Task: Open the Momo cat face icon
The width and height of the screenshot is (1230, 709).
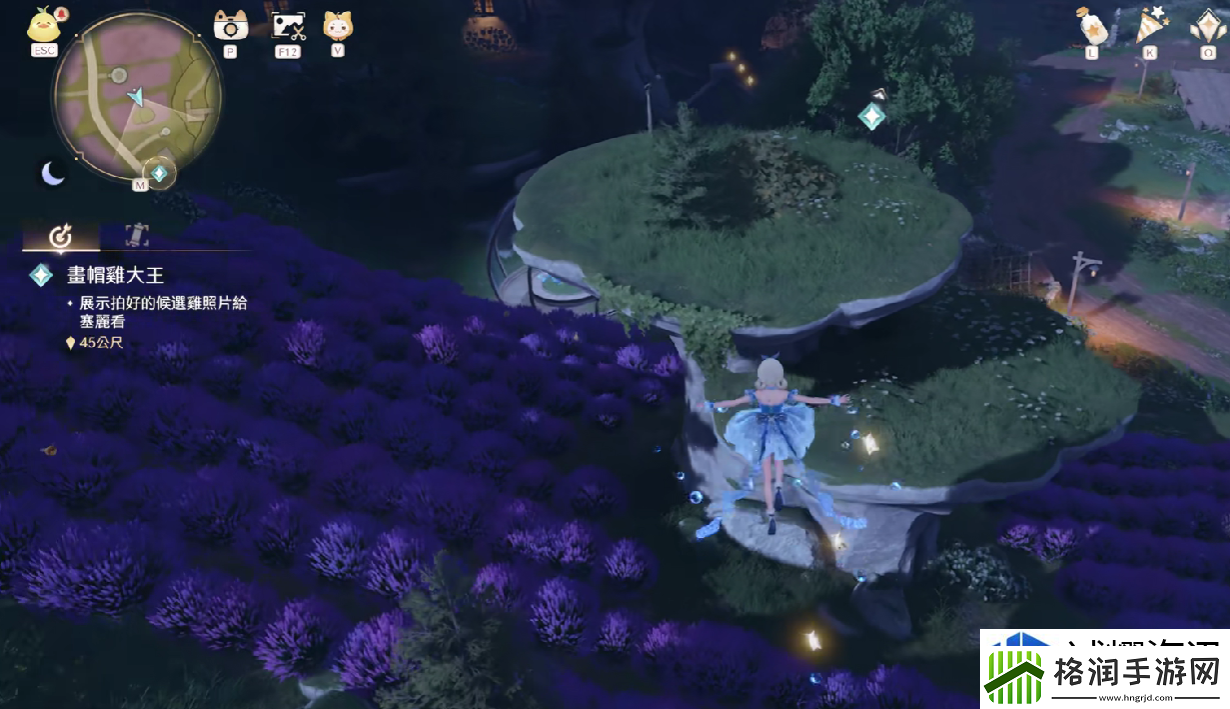Action: 337,24
